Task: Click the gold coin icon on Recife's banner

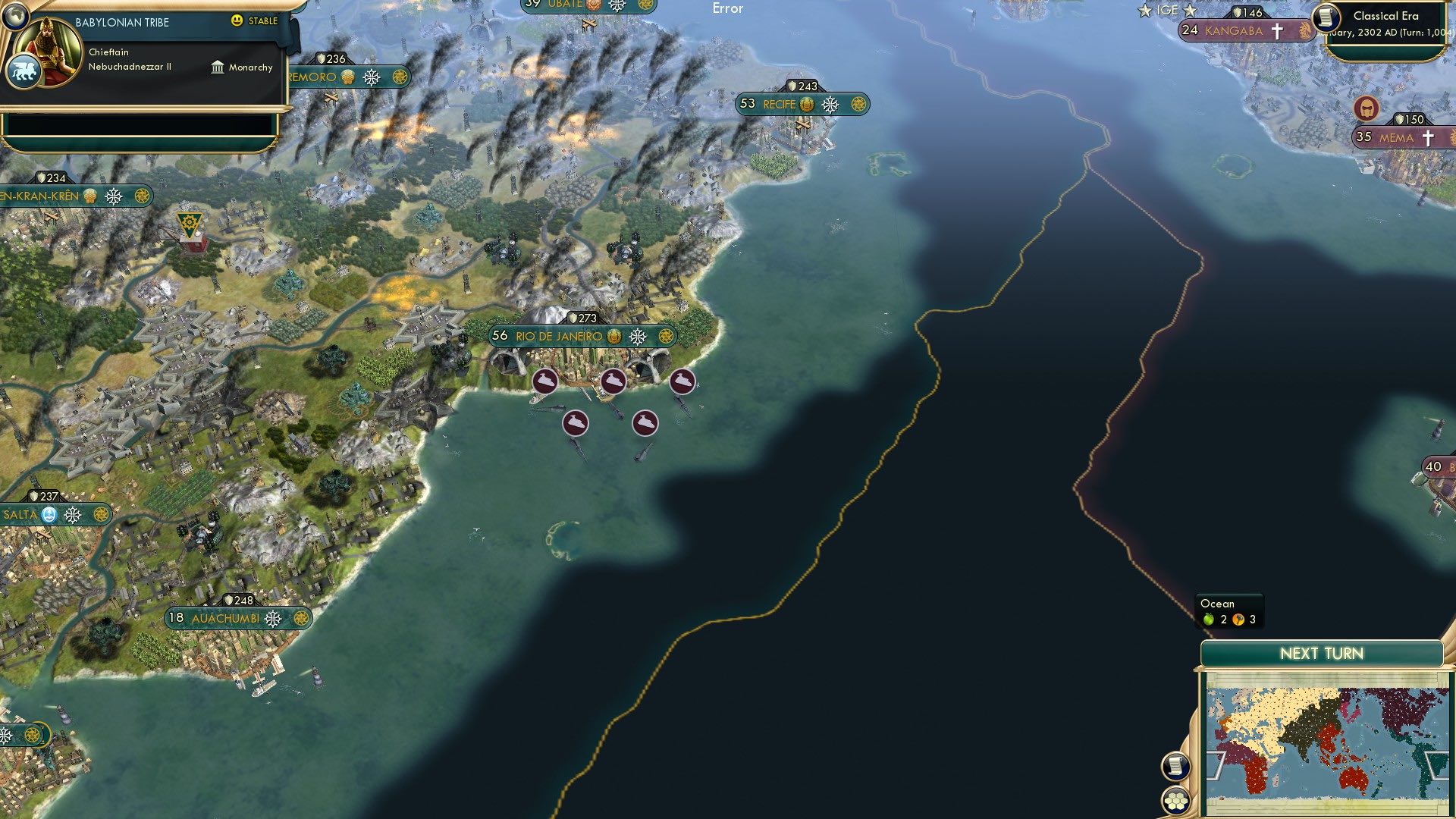Action: point(806,105)
